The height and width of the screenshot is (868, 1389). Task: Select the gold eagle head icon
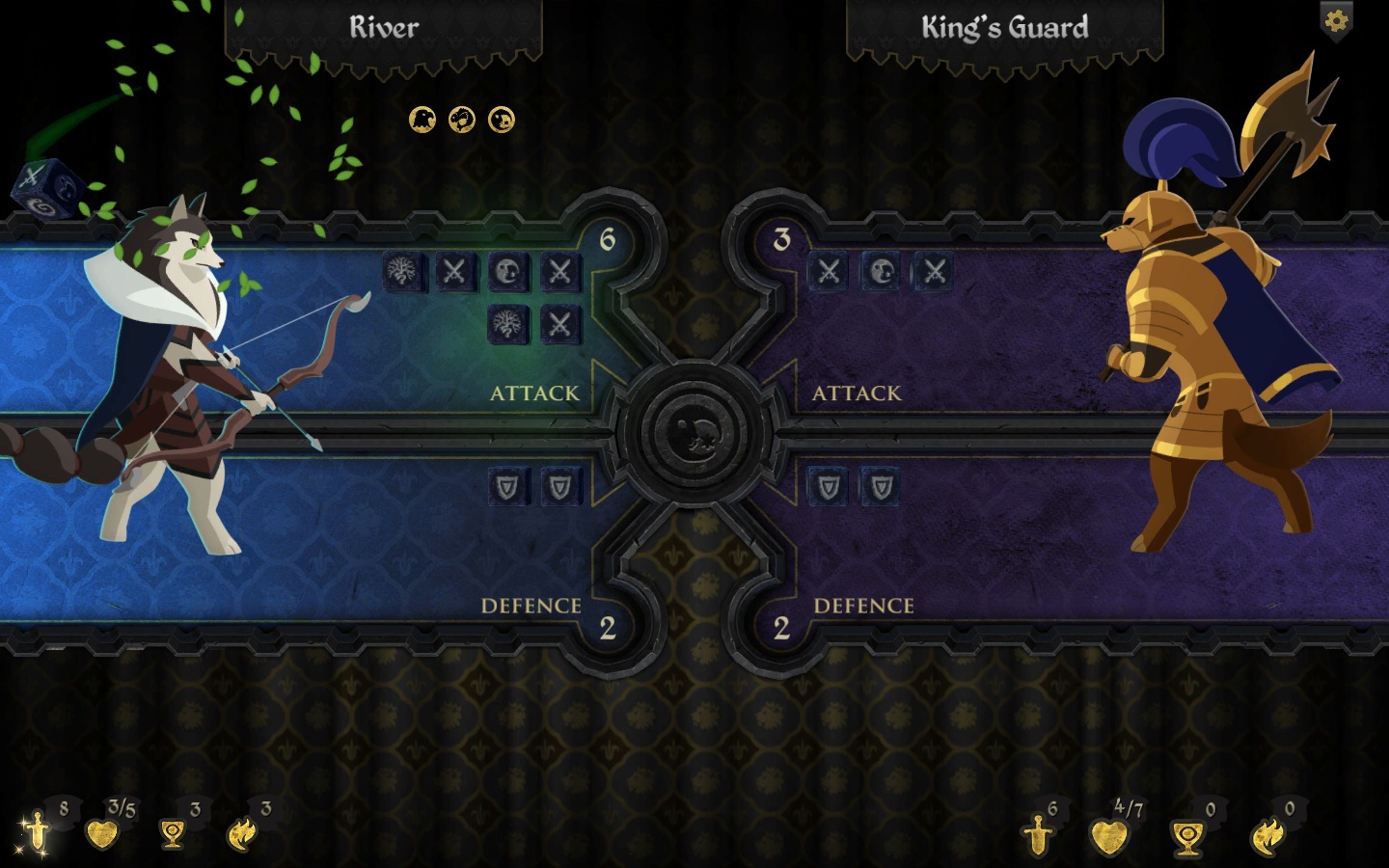point(422,120)
